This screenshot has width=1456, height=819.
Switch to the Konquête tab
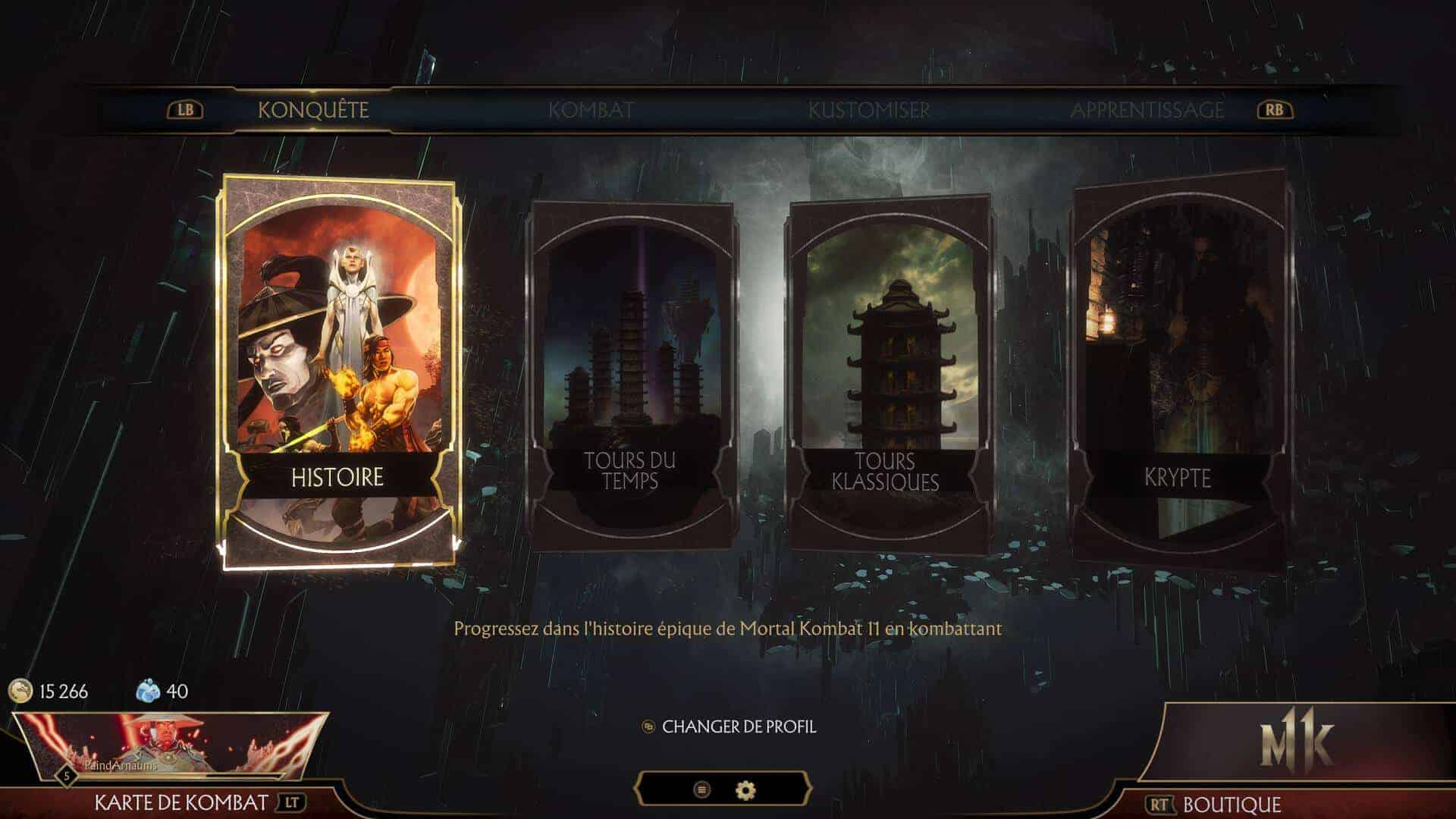[x=313, y=110]
